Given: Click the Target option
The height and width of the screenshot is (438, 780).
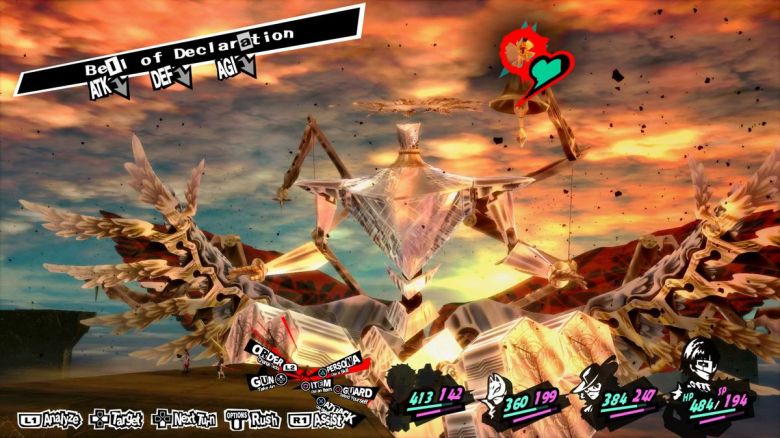Looking at the screenshot, I should pos(117,418).
